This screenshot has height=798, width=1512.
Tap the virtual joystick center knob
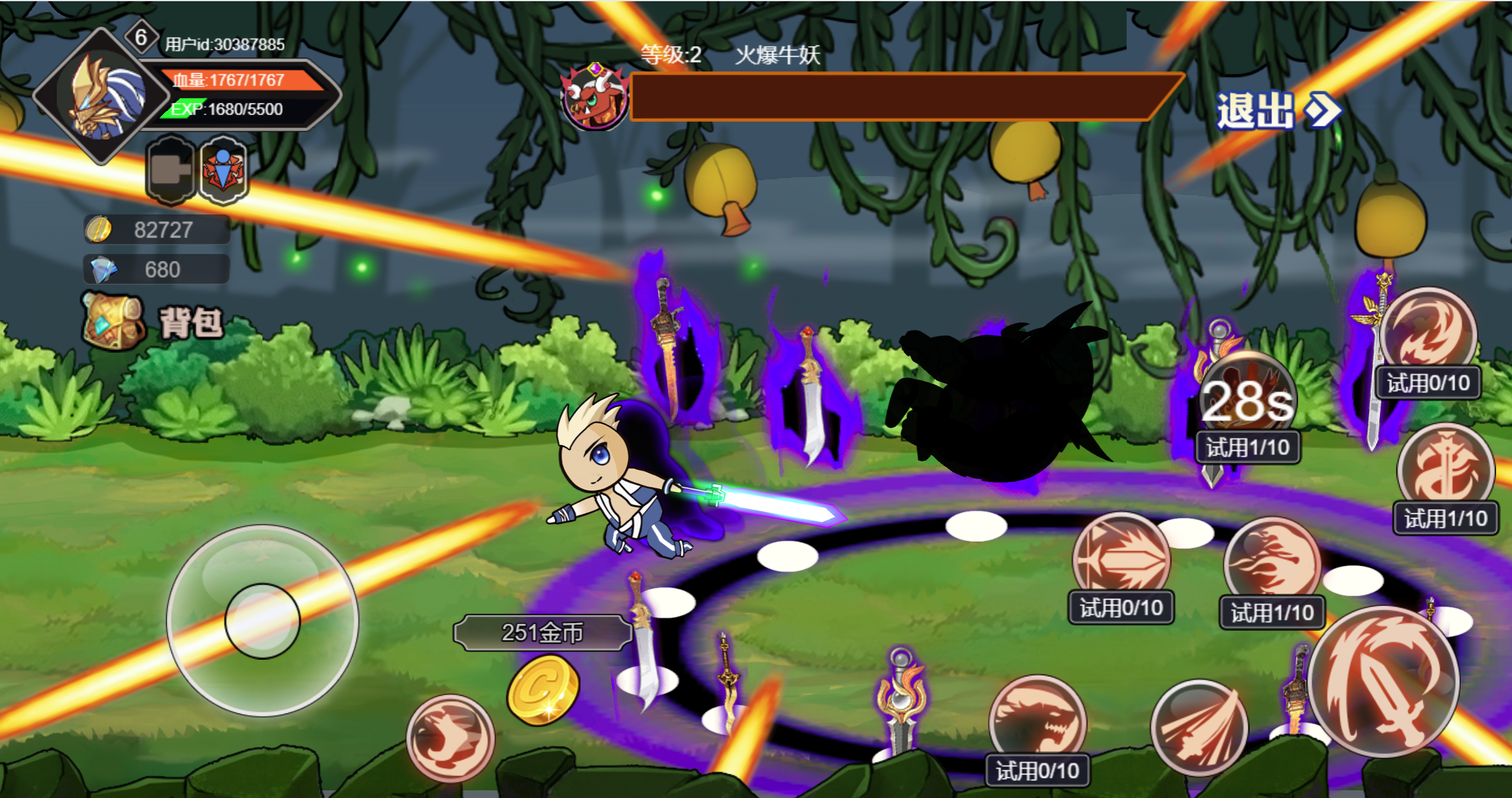point(262,620)
